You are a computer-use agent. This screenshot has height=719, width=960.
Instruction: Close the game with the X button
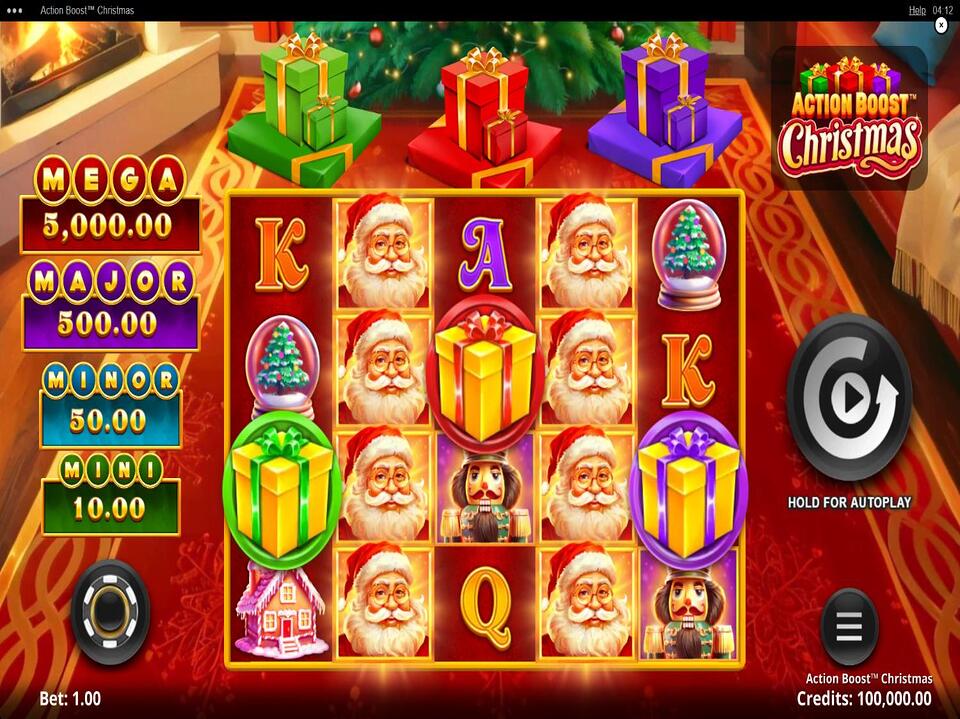(x=941, y=25)
